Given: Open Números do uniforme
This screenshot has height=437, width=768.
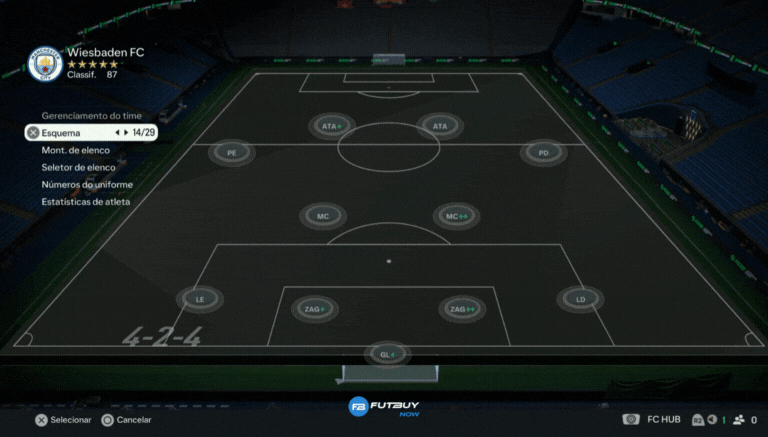Looking at the screenshot, I should [x=87, y=185].
